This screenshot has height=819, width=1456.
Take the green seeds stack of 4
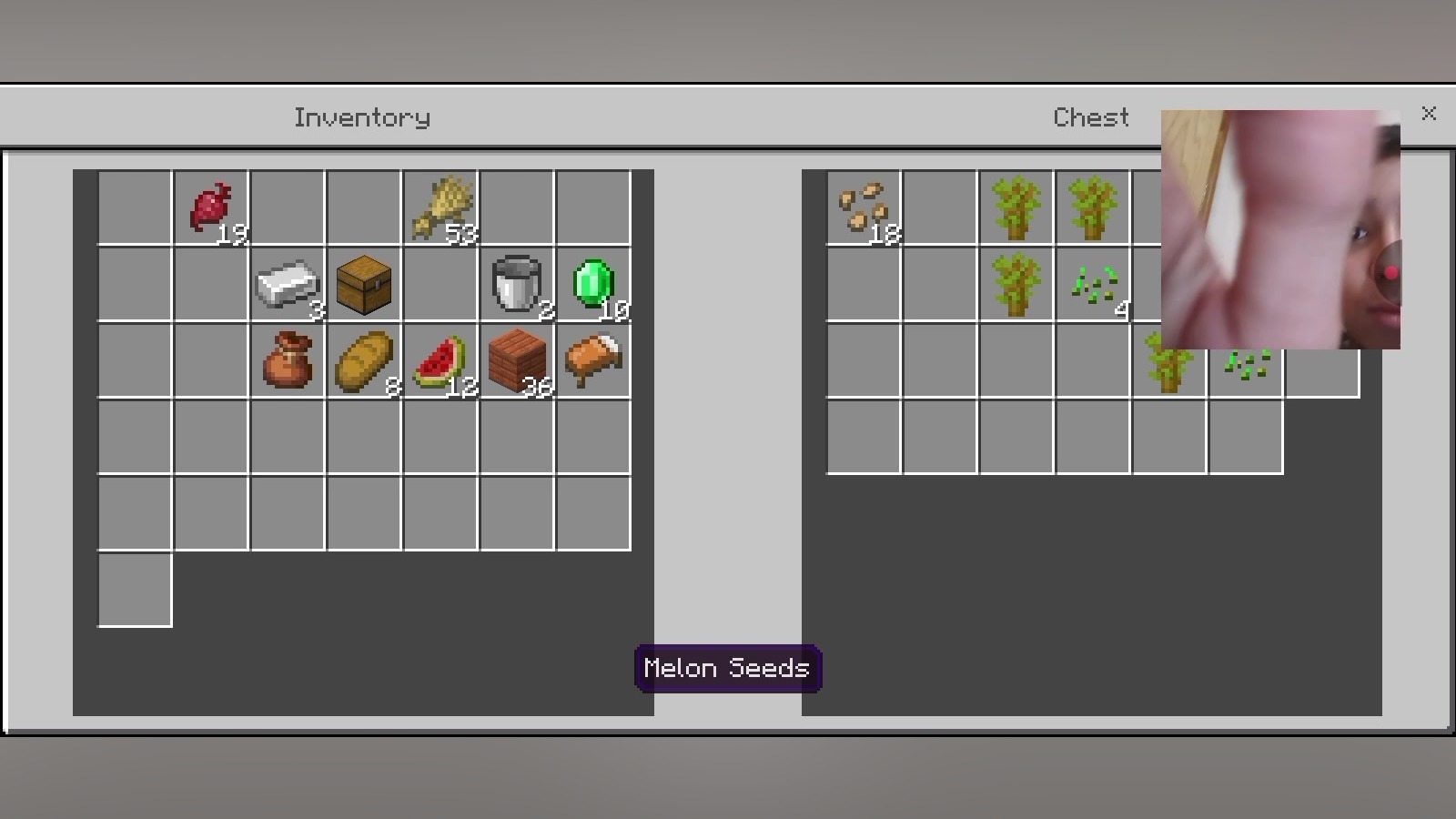click(x=1093, y=285)
